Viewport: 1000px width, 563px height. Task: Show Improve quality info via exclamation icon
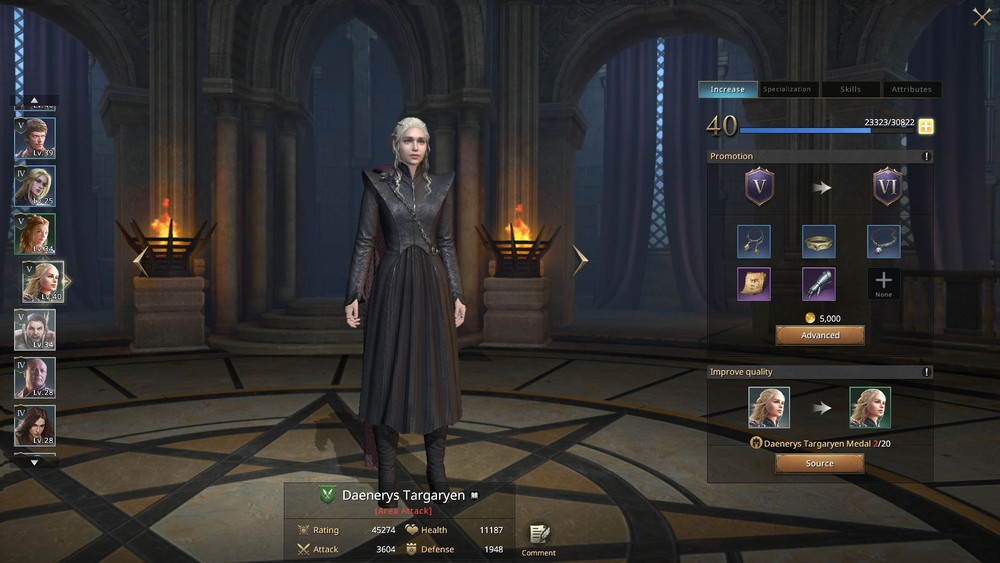click(x=927, y=372)
